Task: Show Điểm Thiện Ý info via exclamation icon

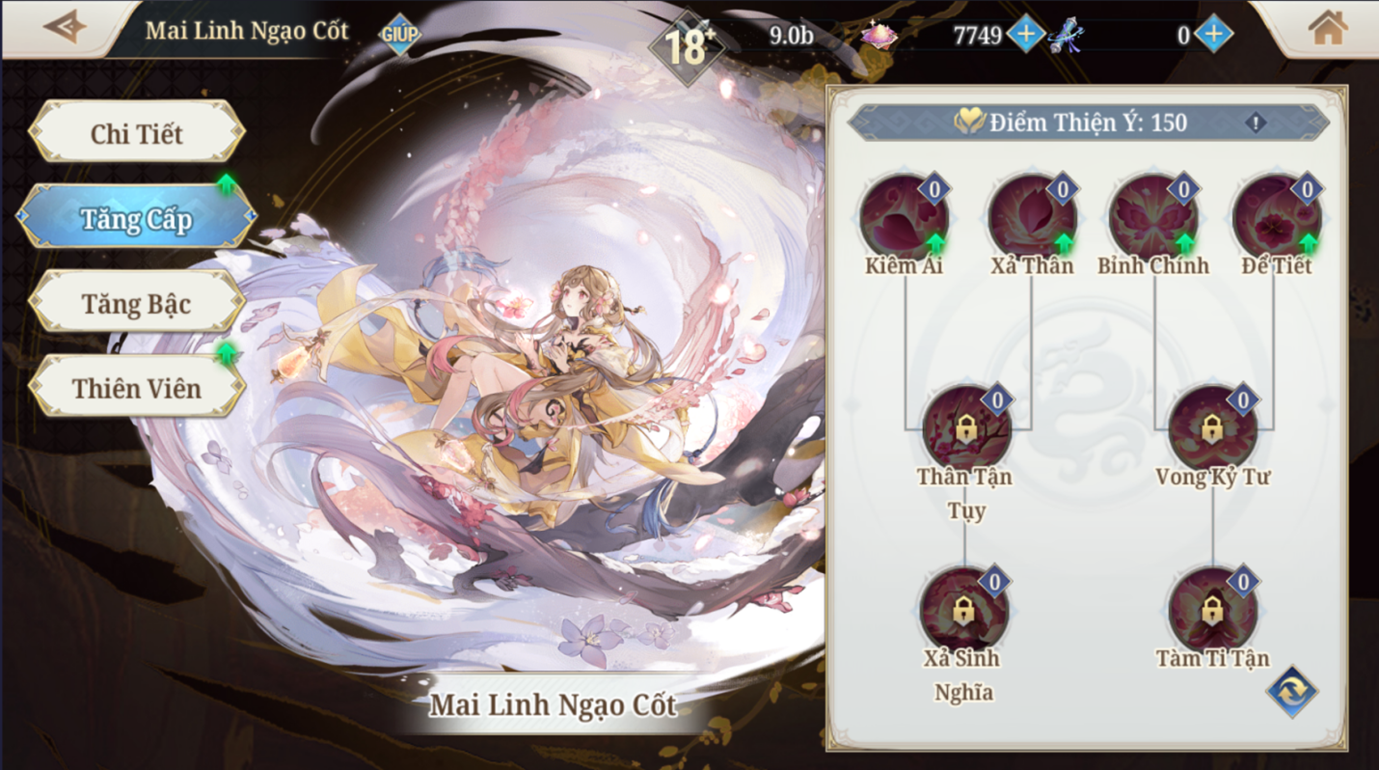Action: [1256, 123]
